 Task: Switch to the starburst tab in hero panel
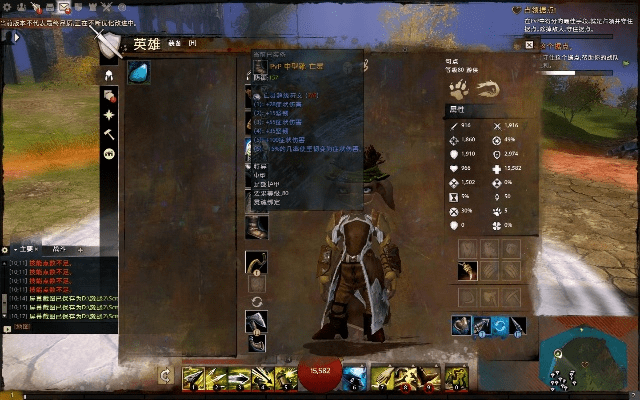point(109,115)
